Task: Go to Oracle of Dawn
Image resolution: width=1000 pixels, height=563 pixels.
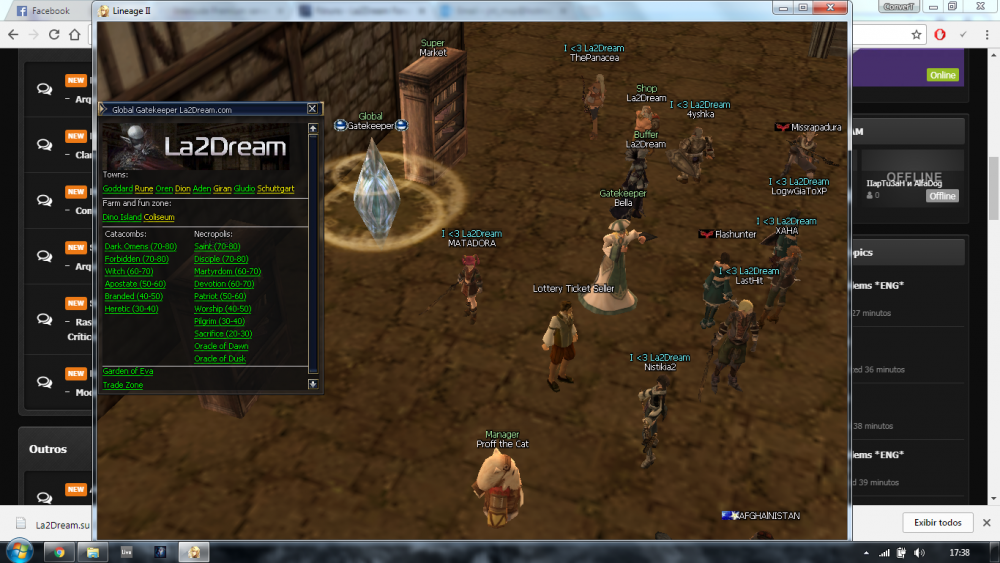Action: point(221,346)
